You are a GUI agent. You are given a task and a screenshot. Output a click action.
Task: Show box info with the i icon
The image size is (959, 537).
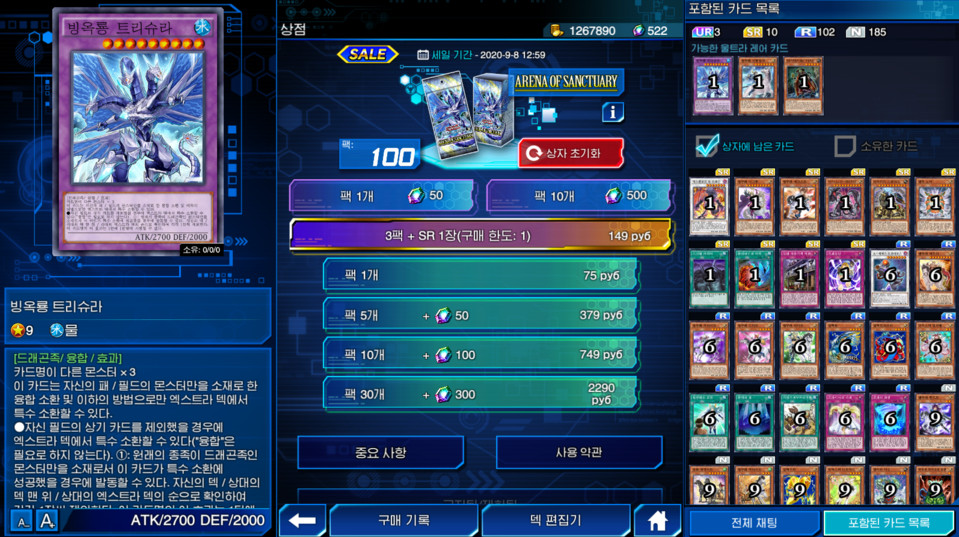(612, 113)
